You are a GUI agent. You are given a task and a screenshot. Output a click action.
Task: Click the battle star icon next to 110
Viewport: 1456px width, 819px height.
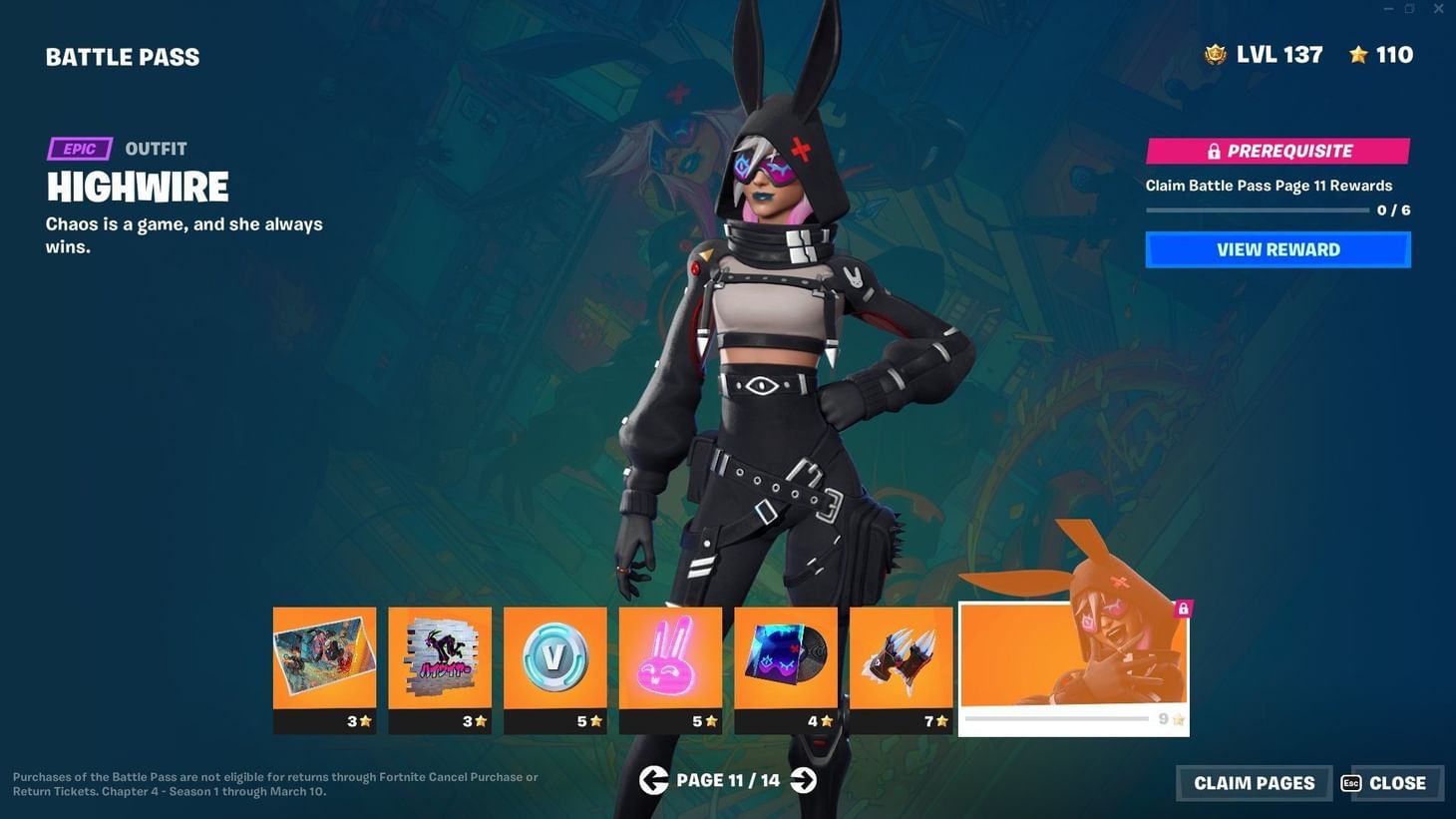point(1360,55)
